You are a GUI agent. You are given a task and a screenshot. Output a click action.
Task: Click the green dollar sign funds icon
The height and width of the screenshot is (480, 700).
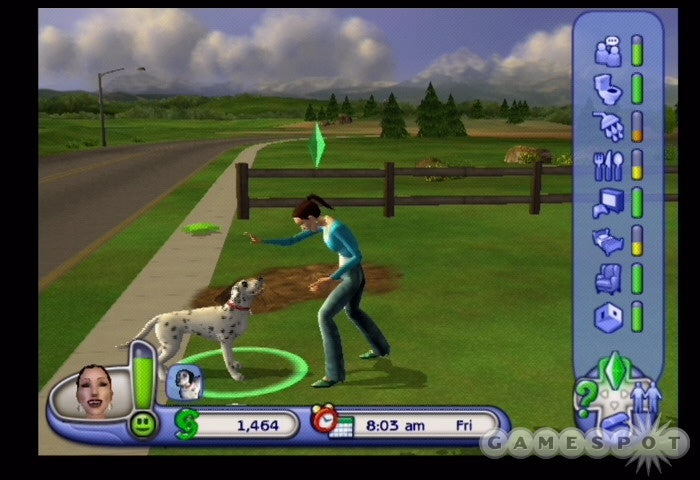click(x=187, y=423)
